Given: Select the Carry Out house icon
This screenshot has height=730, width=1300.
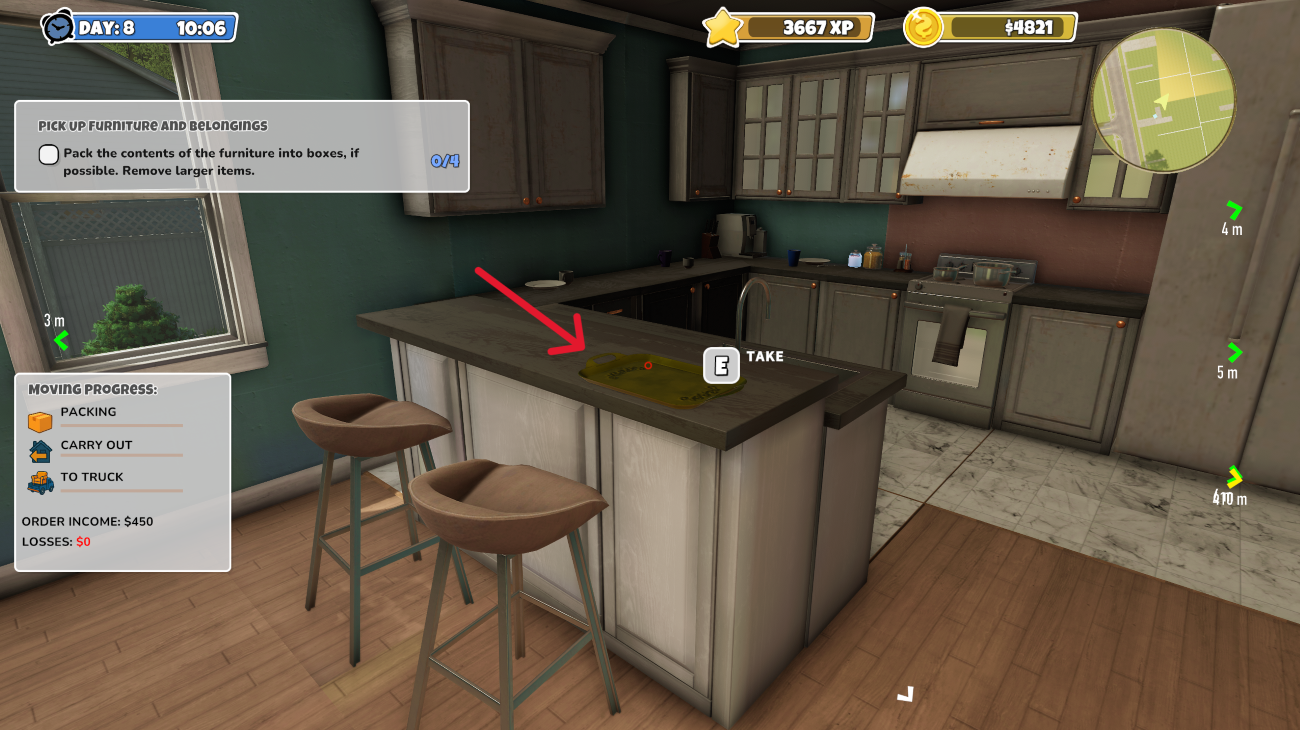Looking at the screenshot, I should click(x=40, y=452).
